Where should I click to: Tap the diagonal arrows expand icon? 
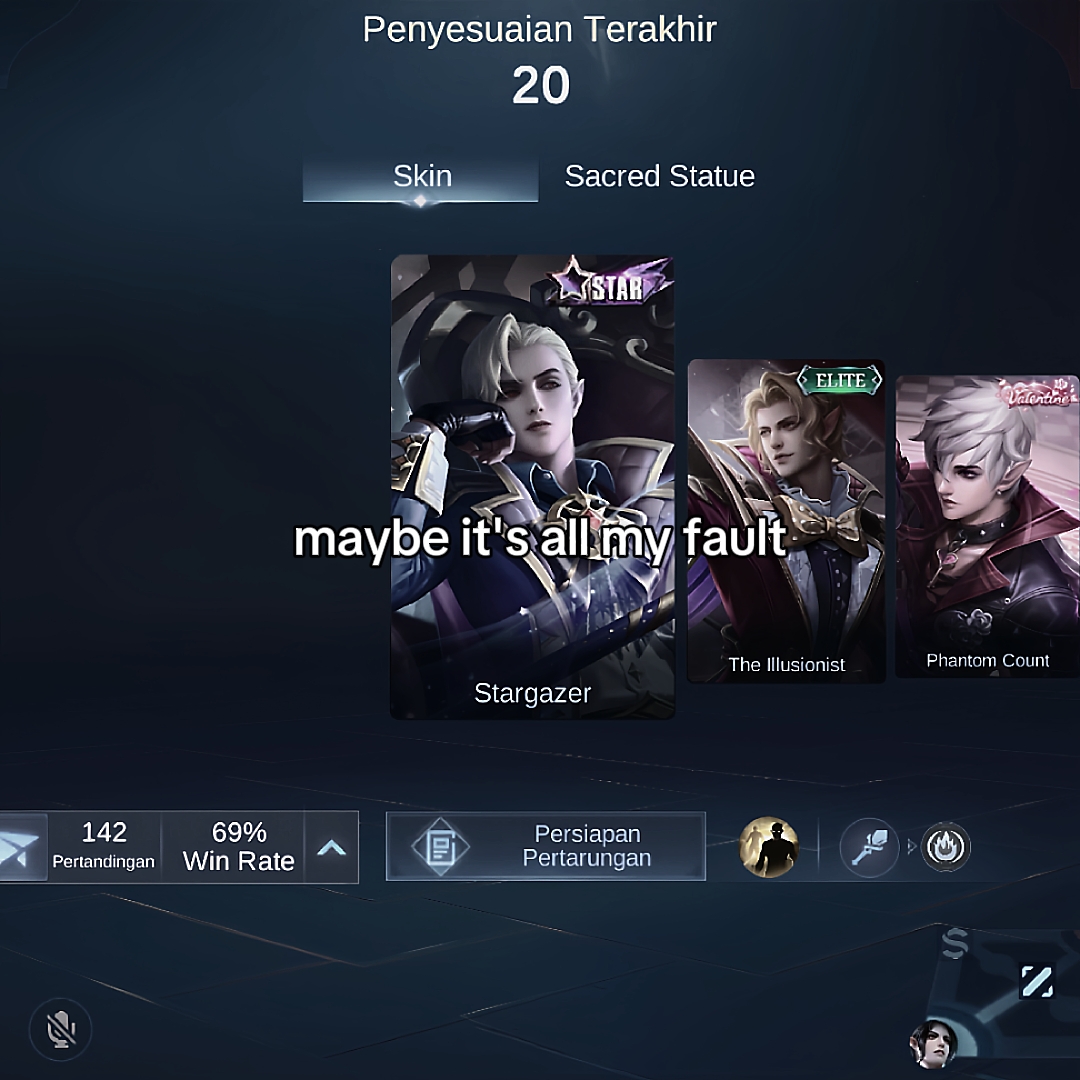pos(1036,981)
